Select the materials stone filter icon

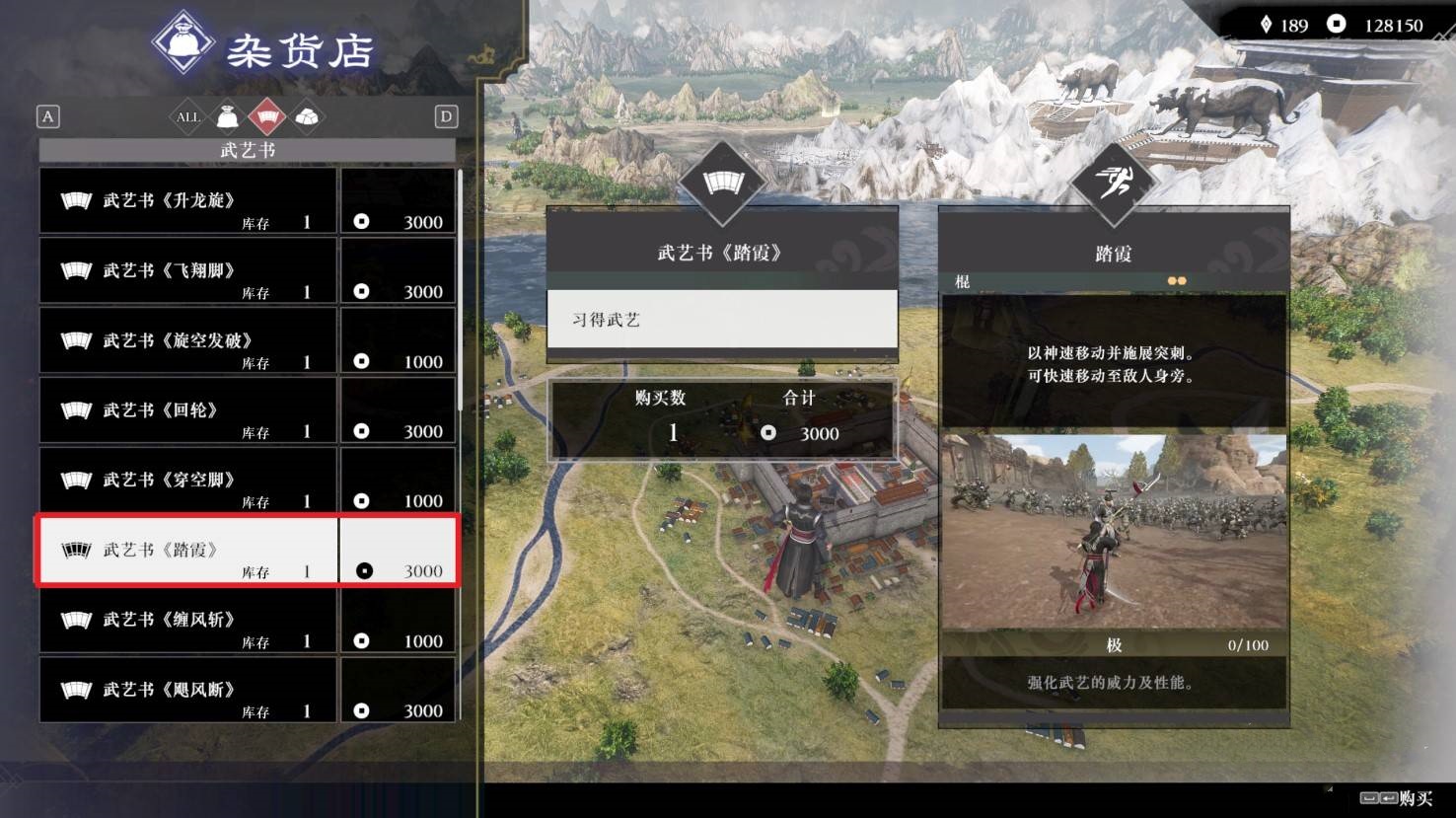click(307, 115)
